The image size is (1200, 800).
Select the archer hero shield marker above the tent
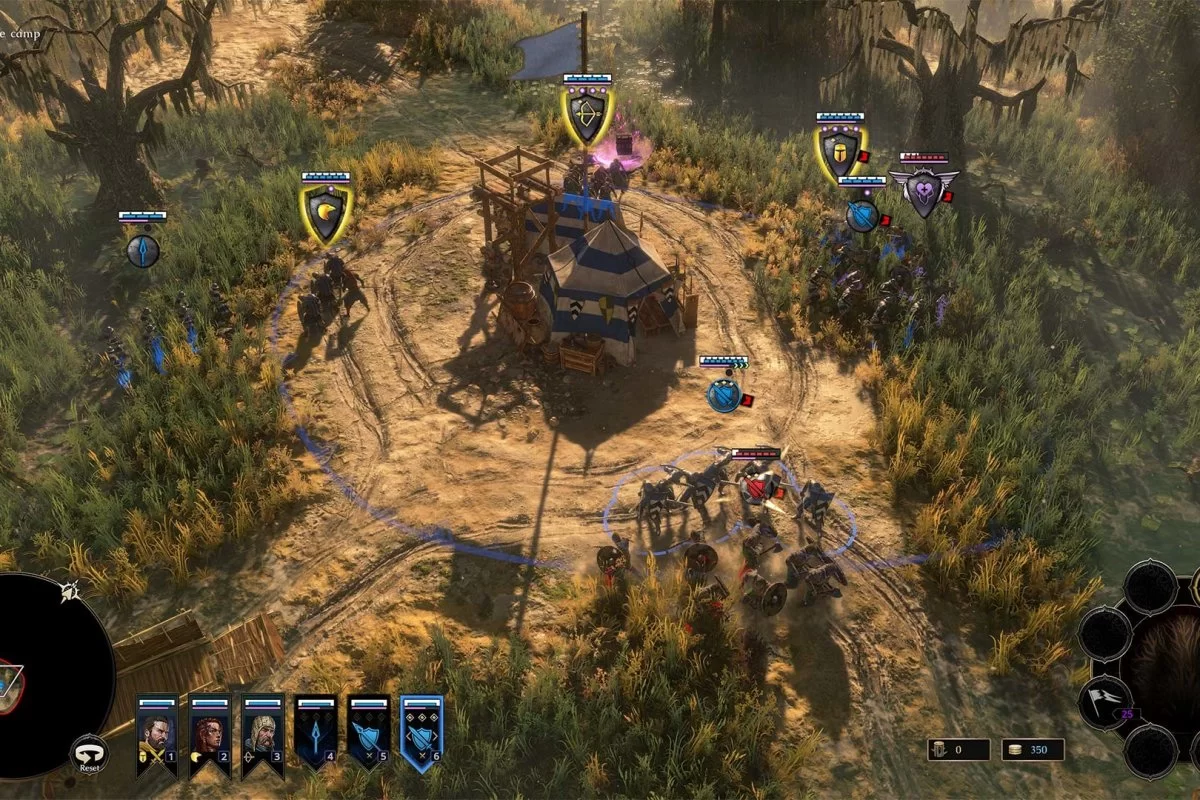(x=587, y=117)
